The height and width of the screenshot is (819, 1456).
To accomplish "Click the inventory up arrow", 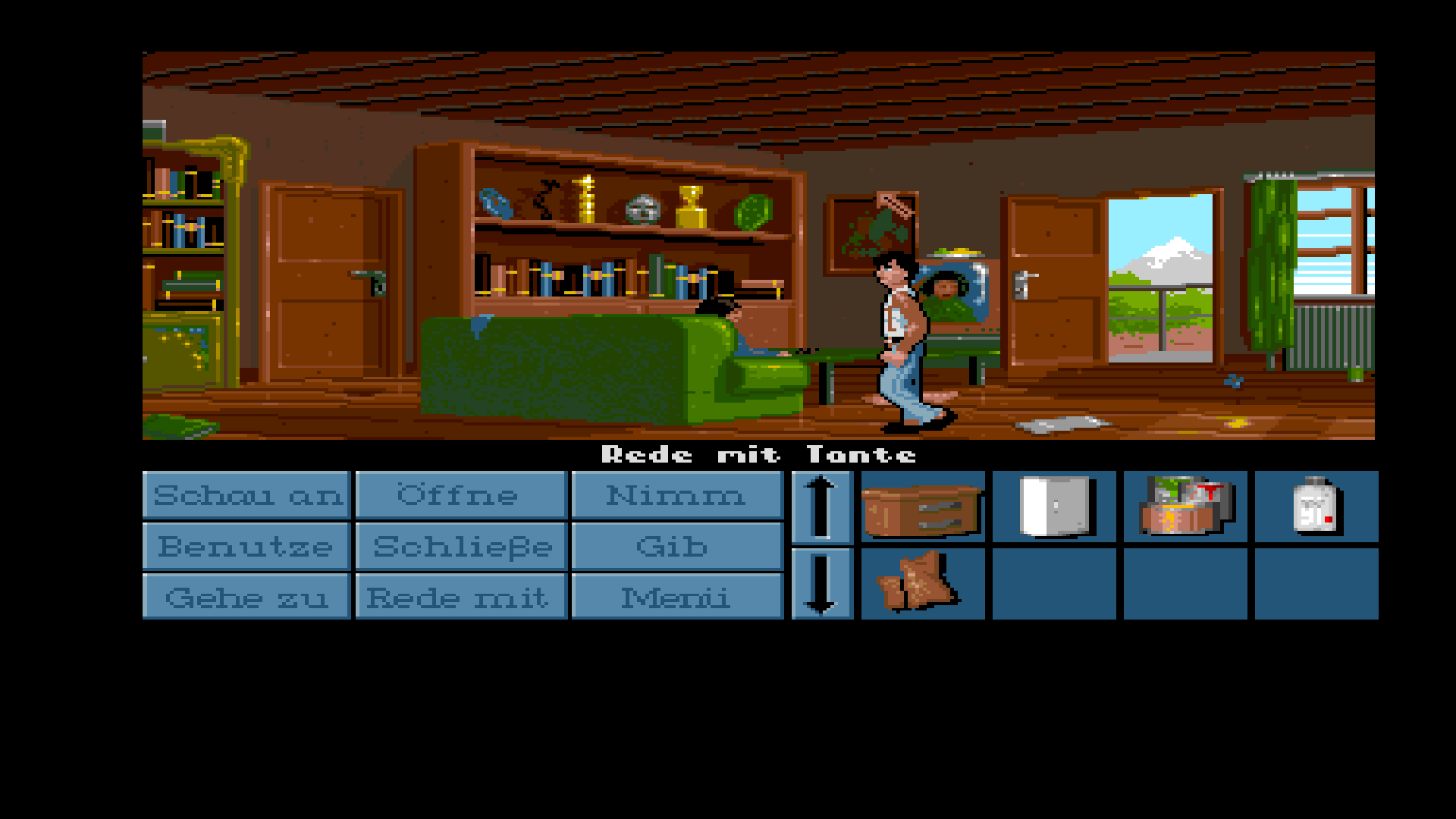I will click(x=821, y=507).
